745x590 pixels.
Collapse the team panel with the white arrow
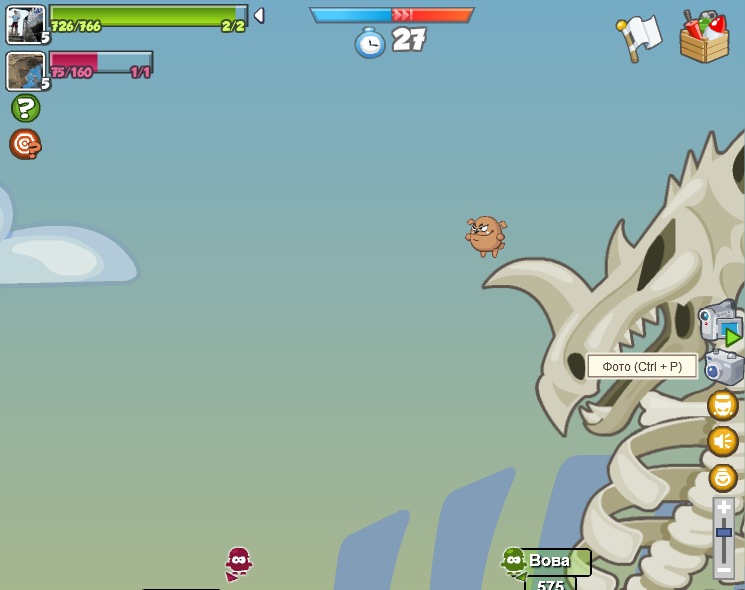coord(259,15)
